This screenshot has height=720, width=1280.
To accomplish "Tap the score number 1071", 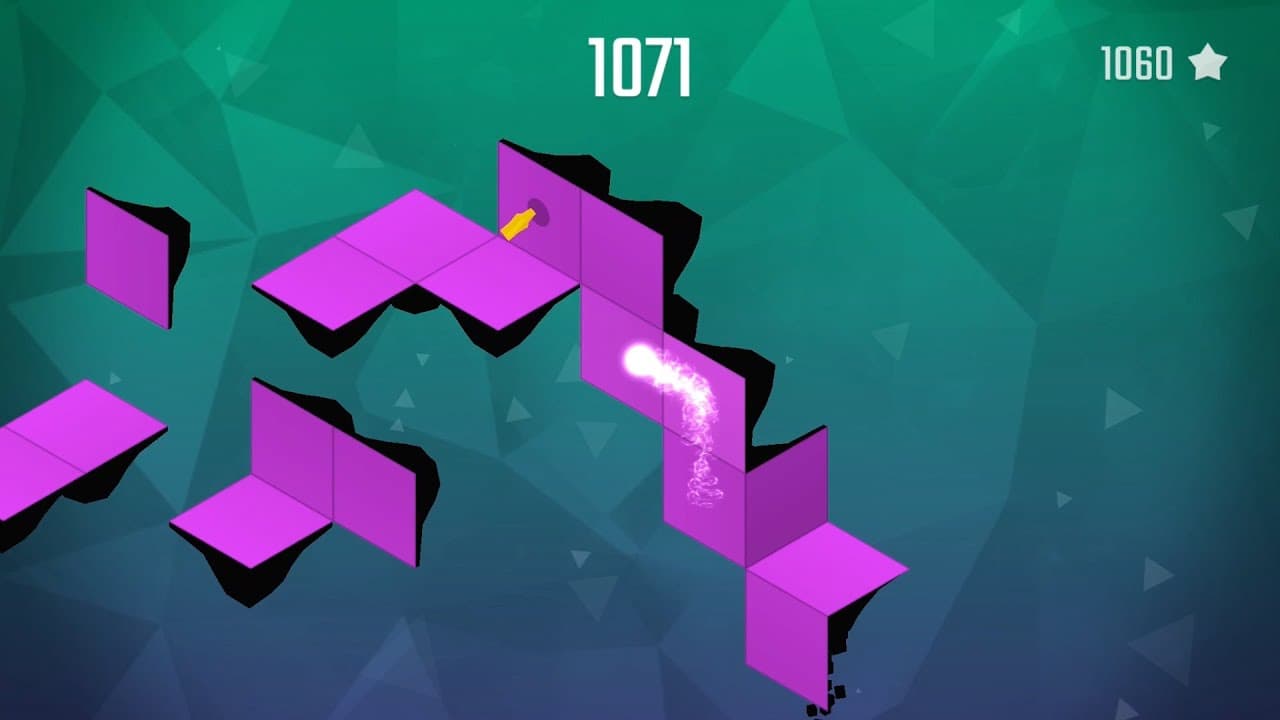I will (x=639, y=60).
